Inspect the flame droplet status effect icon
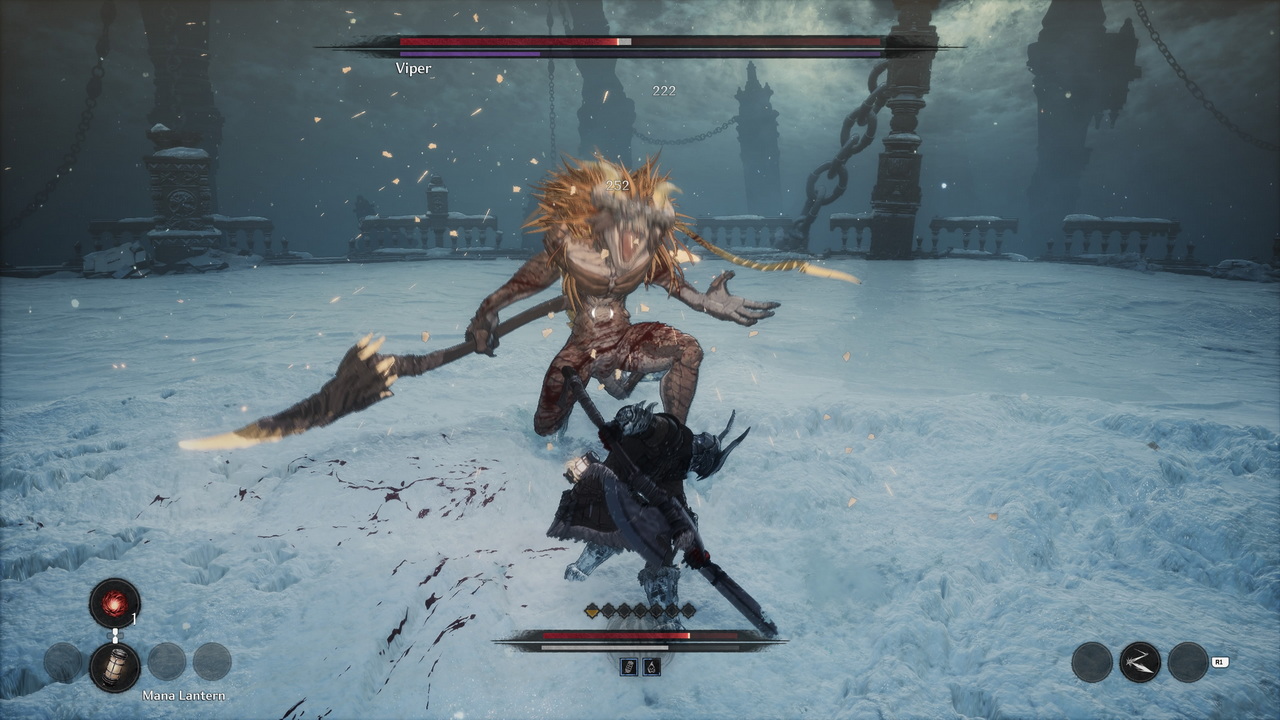The height and width of the screenshot is (720, 1280). click(x=651, y=667)
